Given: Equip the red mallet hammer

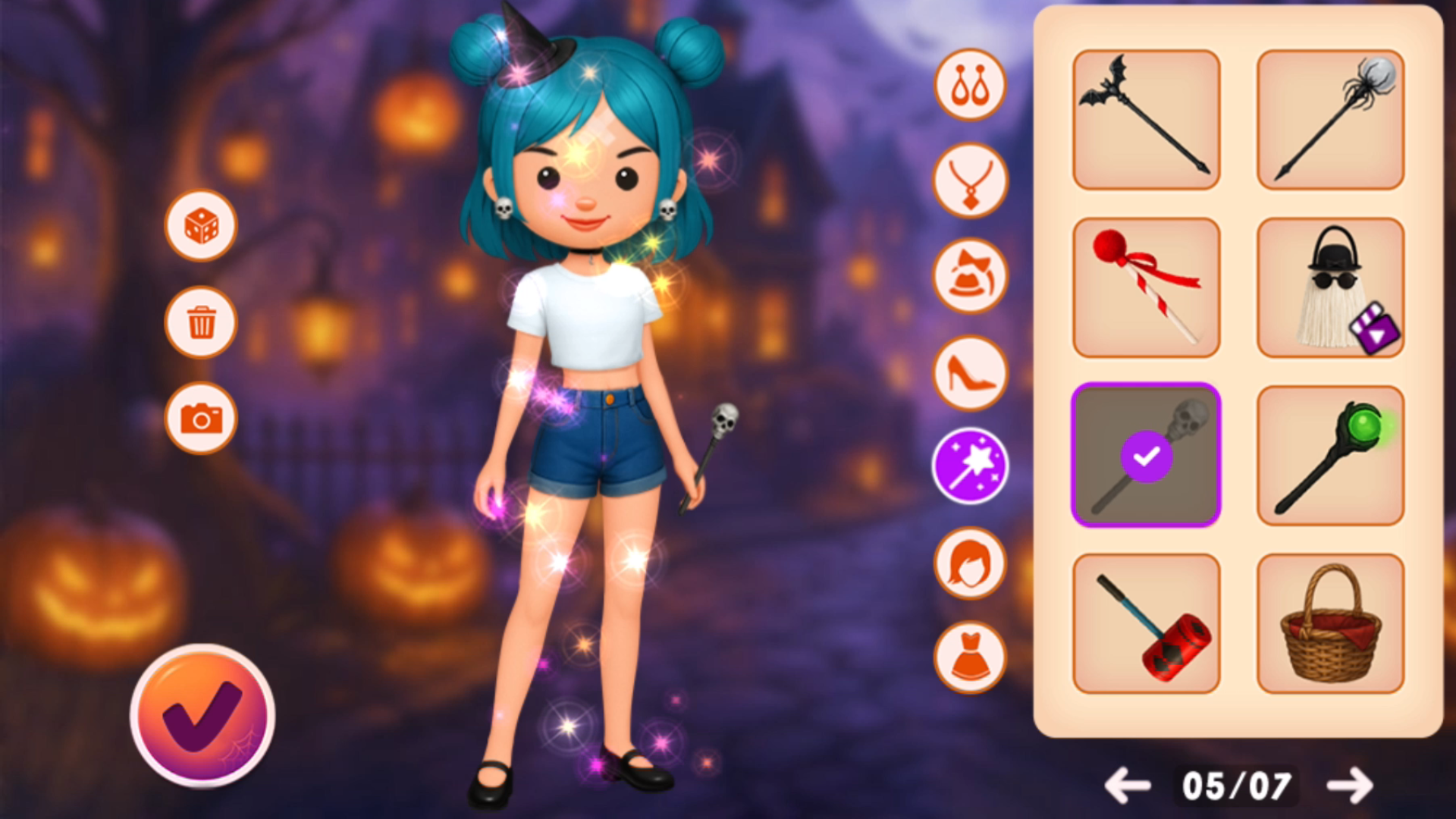Looking at the screenshot, I should tap(1146, 623).
